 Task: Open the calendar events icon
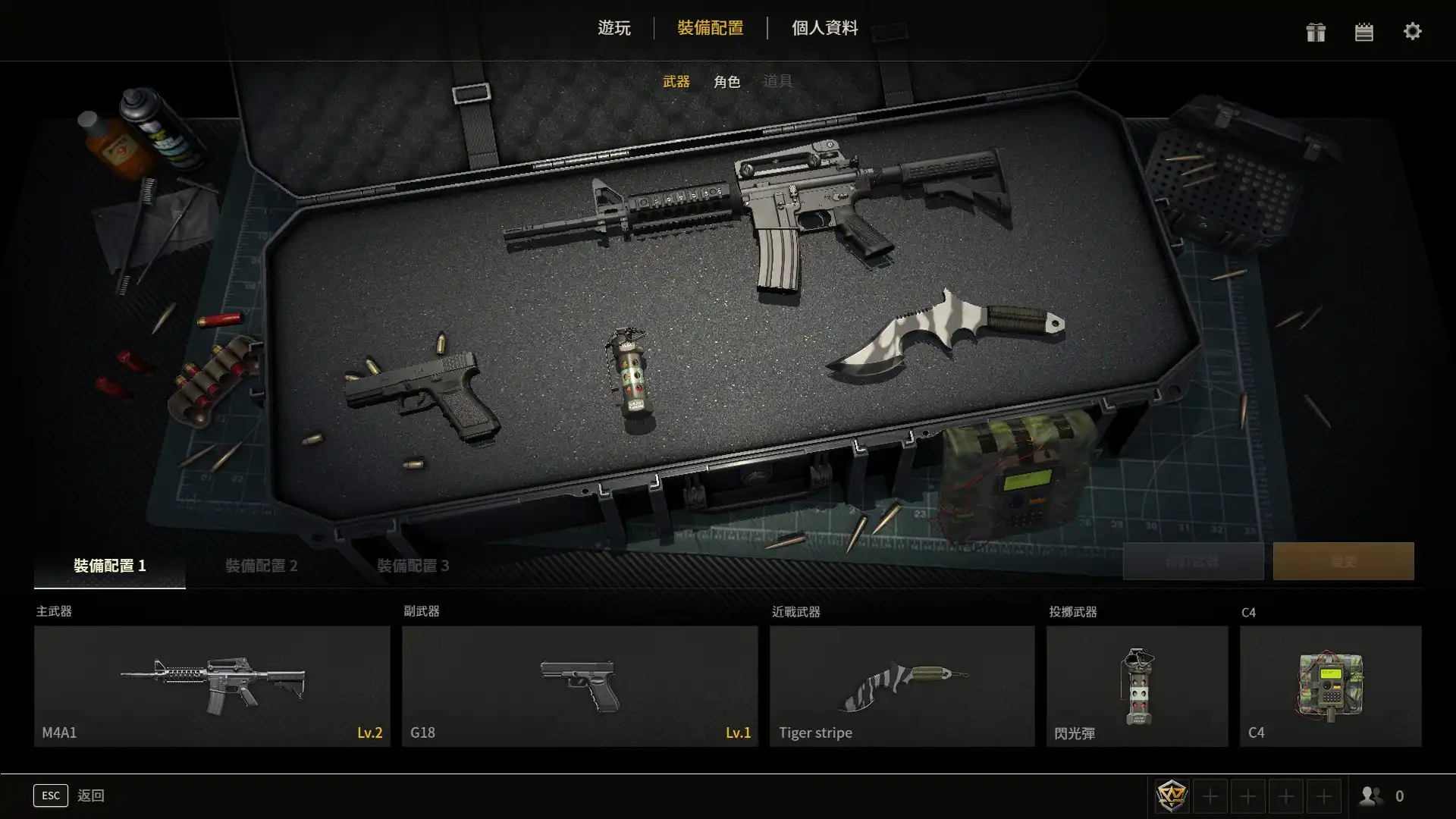point(1363,32)
